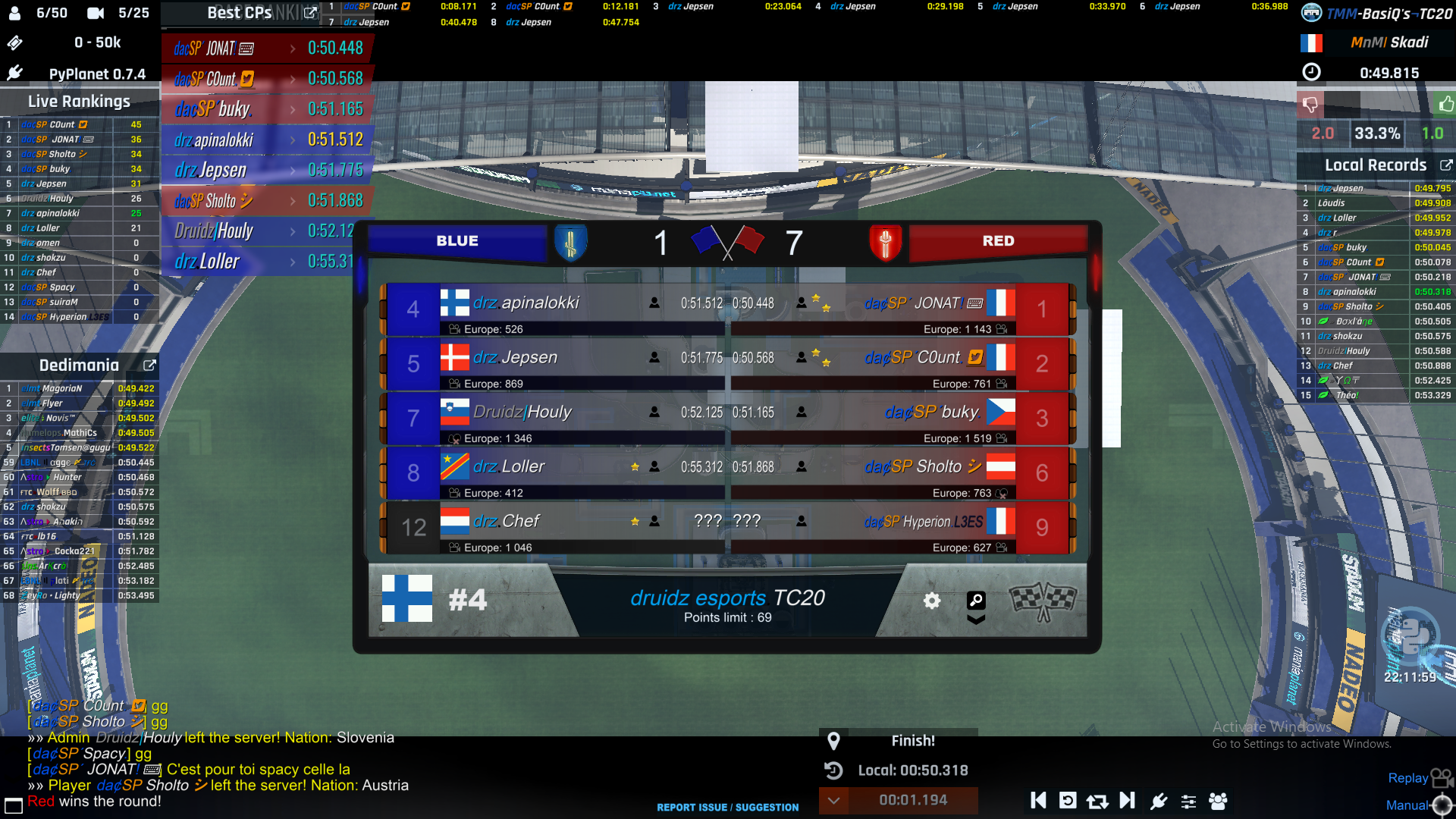Skip to the next map
The height and width of the screenshot is (819, 1456).
(x=1128, y=801)
